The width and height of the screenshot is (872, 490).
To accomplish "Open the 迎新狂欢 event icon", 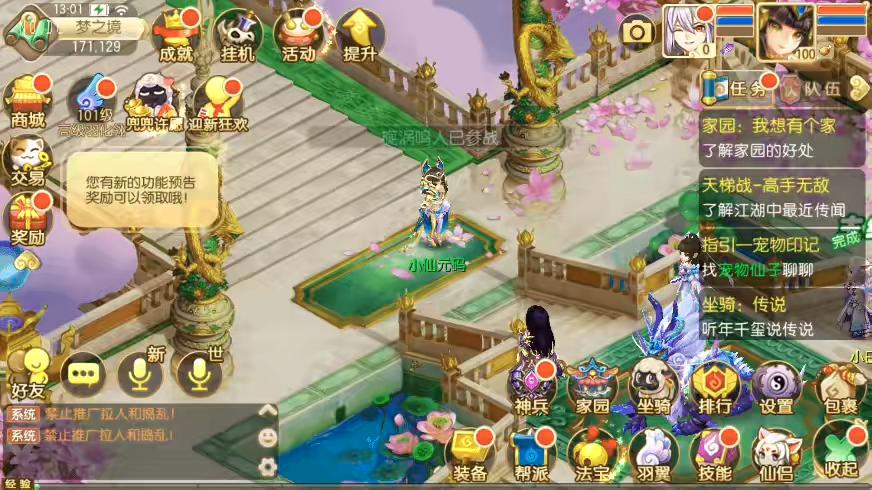I will click(216, 105).
